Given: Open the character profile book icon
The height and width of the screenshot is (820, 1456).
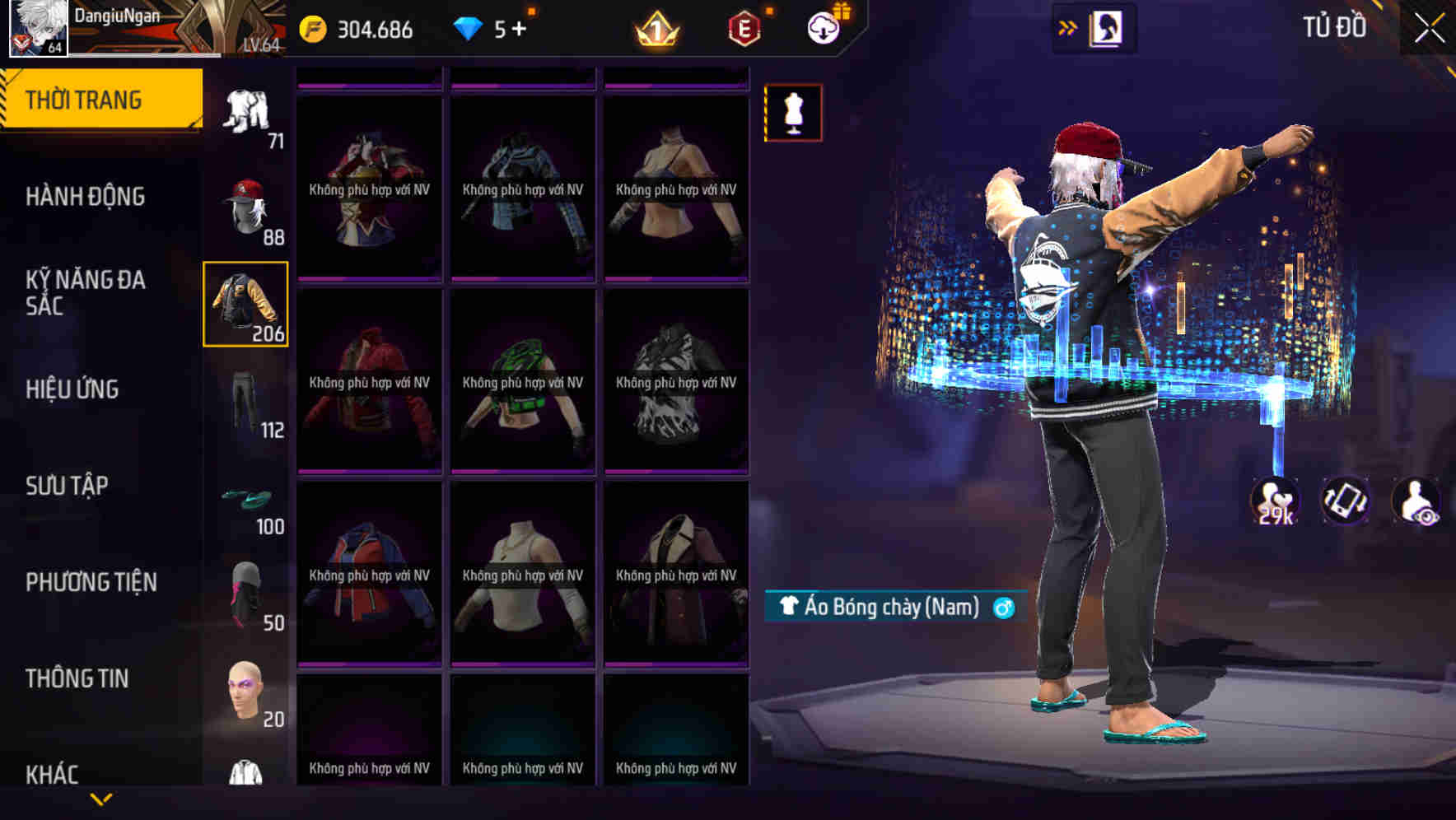Looking at the screenshot, I should (1108, 26).
